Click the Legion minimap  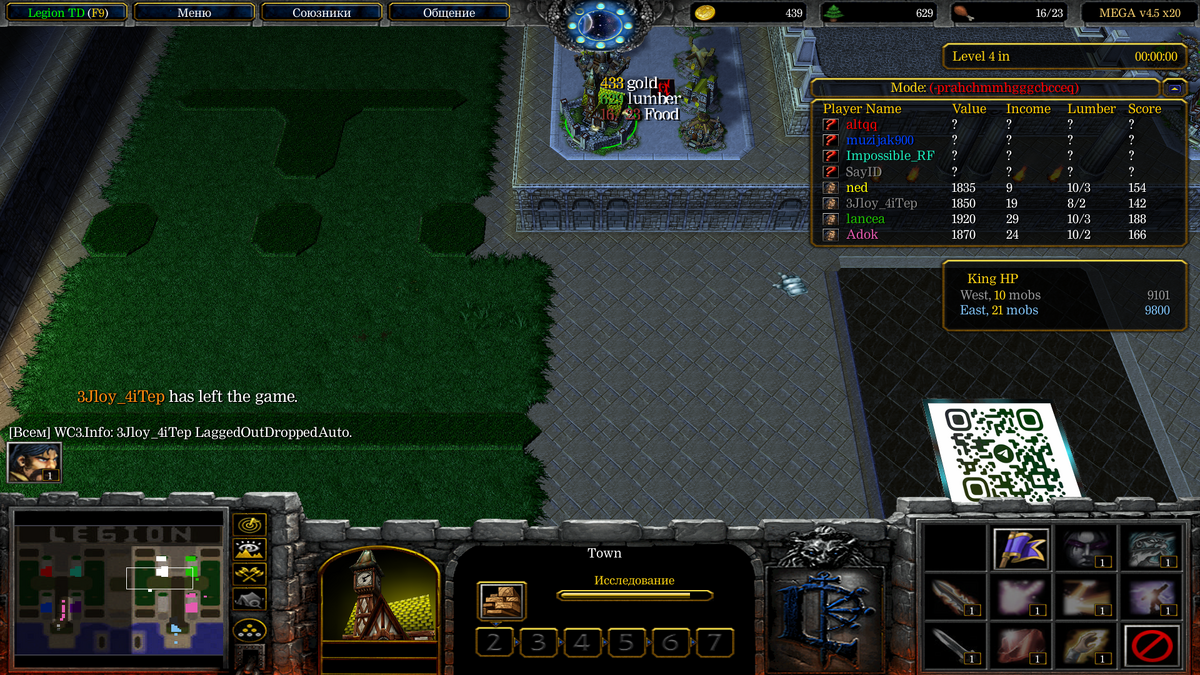[120, 586]
